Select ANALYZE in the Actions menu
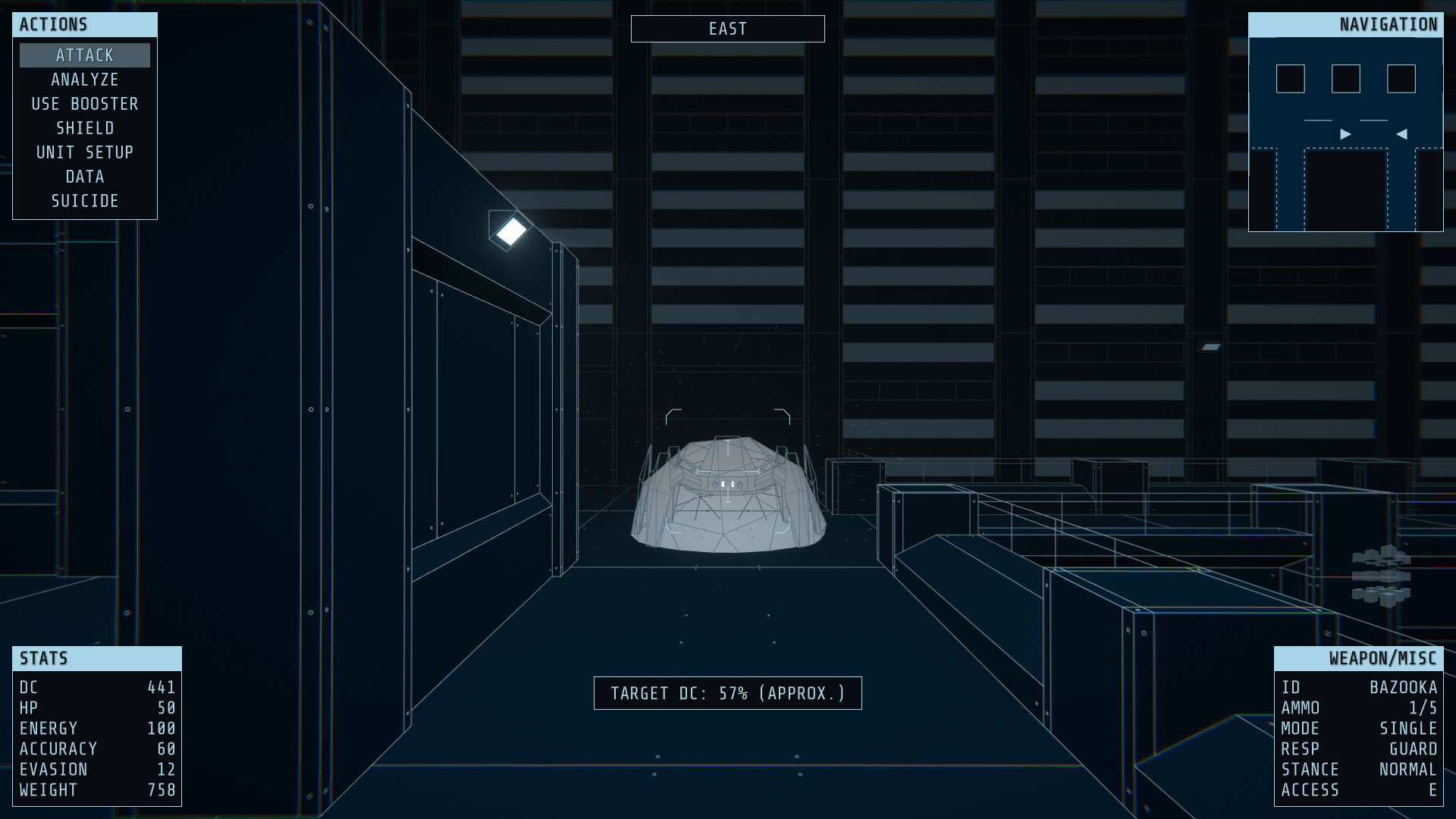1456x819 pixels. pos(84,79)
